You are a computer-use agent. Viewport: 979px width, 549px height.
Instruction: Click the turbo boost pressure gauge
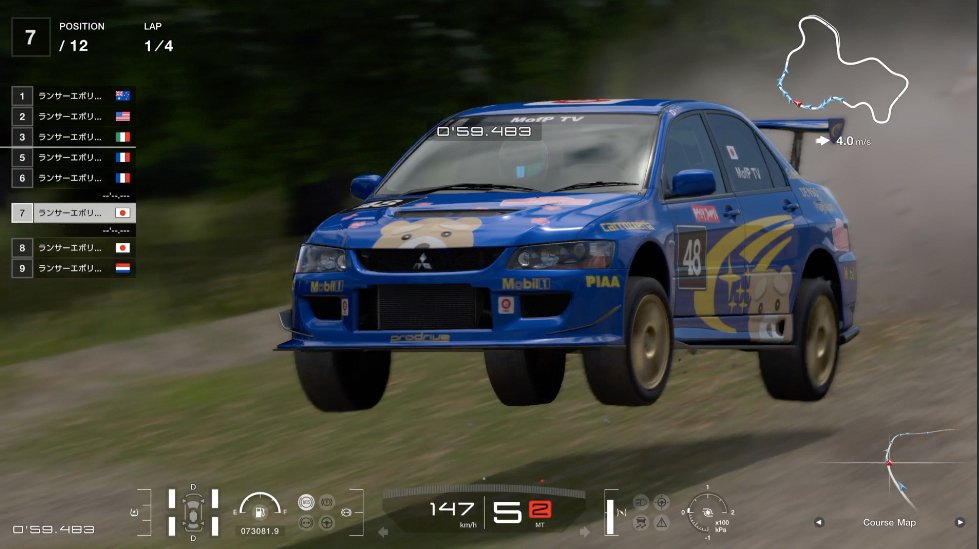pyautogui.click(x=706, y=509)
